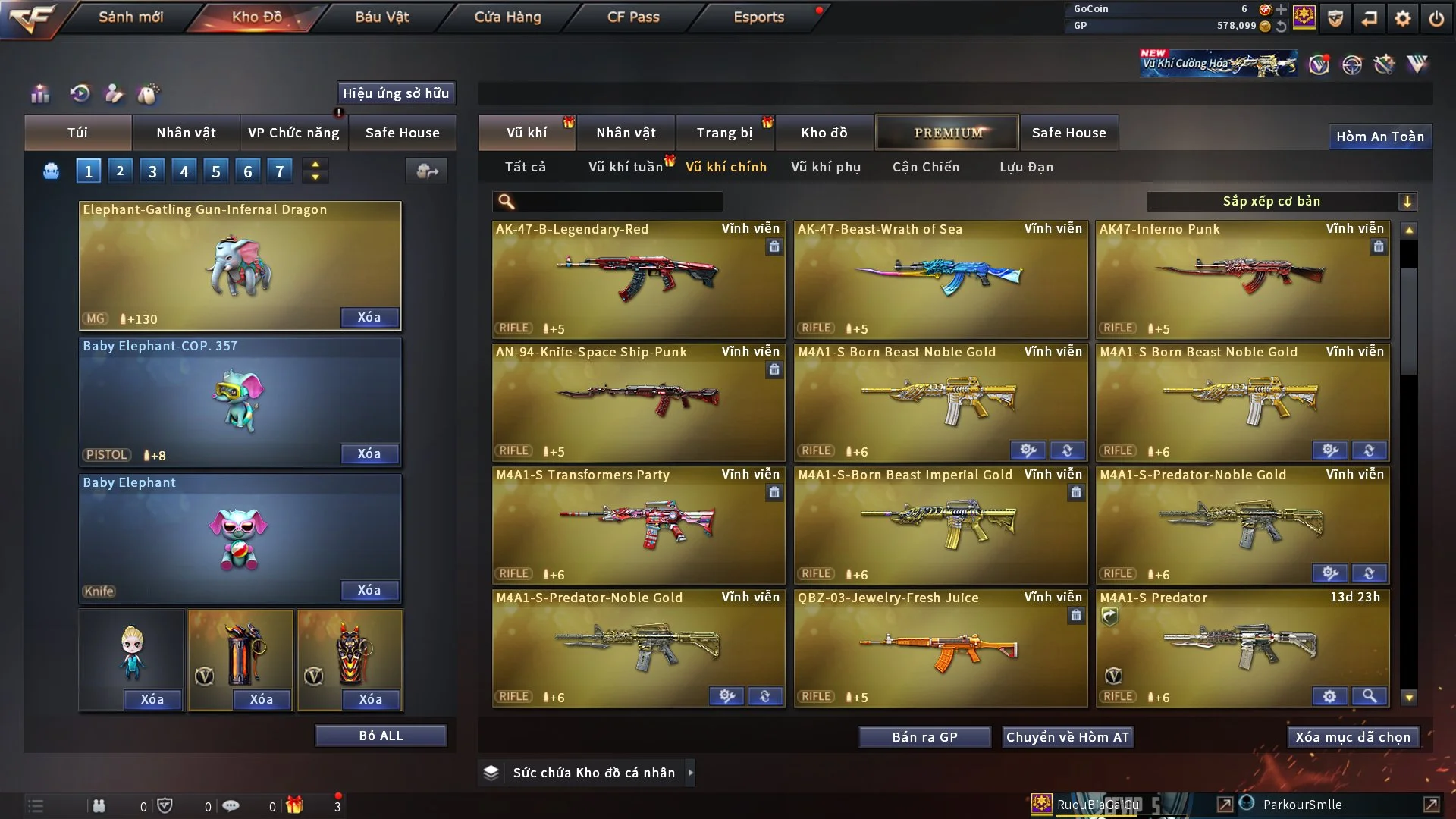Click Chuyển về Hòm AT button

tap(1068, 737)
